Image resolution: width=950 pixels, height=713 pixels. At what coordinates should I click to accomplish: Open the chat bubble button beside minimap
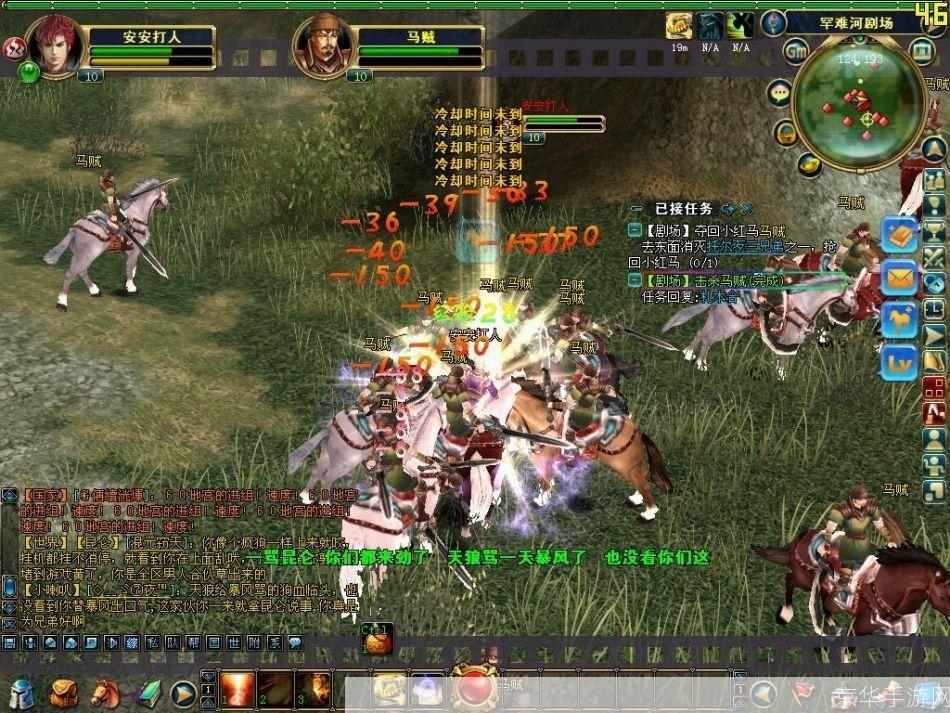click(780, 93)
